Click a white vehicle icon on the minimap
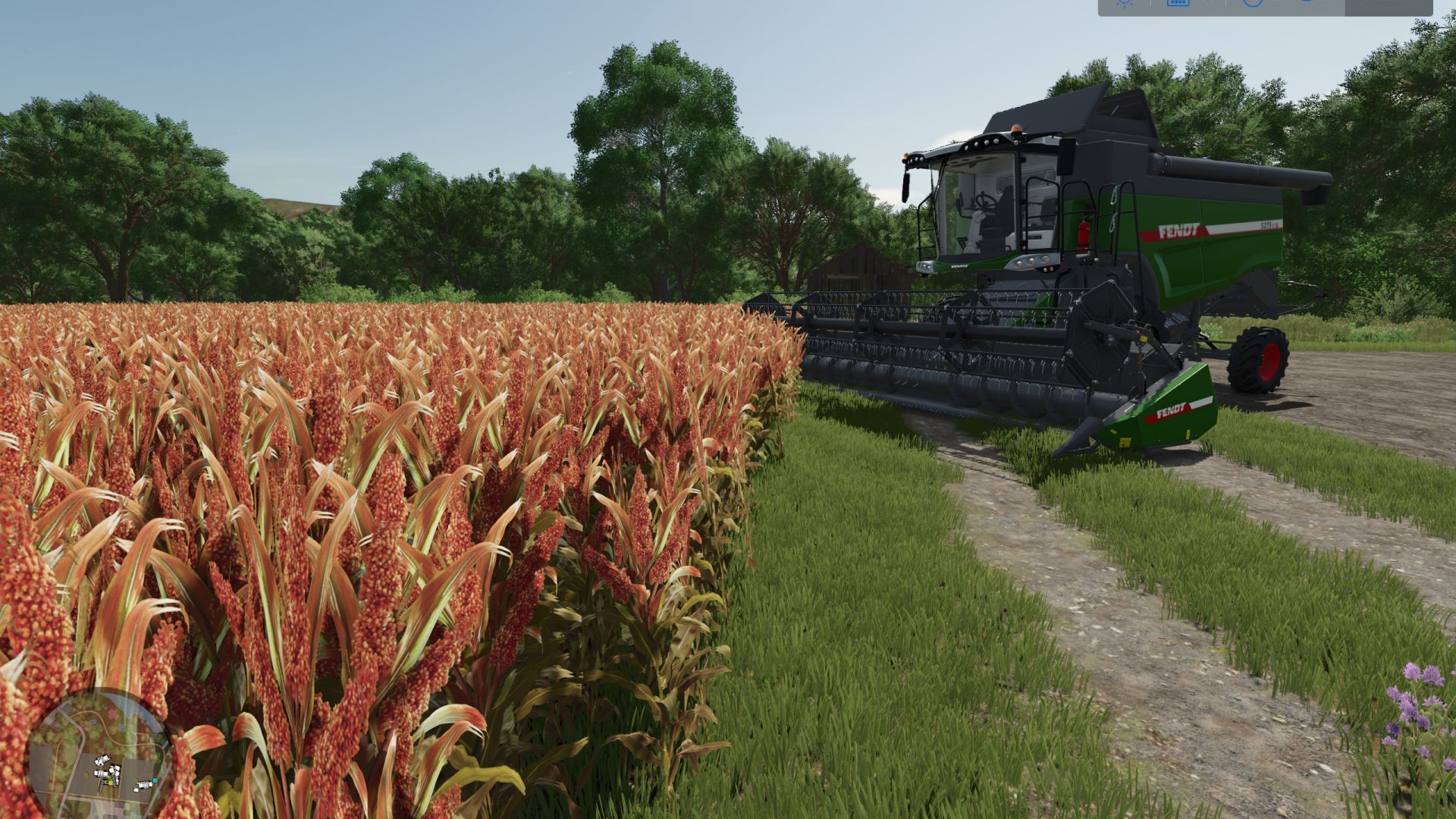This screenshot has height=819, width=1456. (x=102, y=759)
